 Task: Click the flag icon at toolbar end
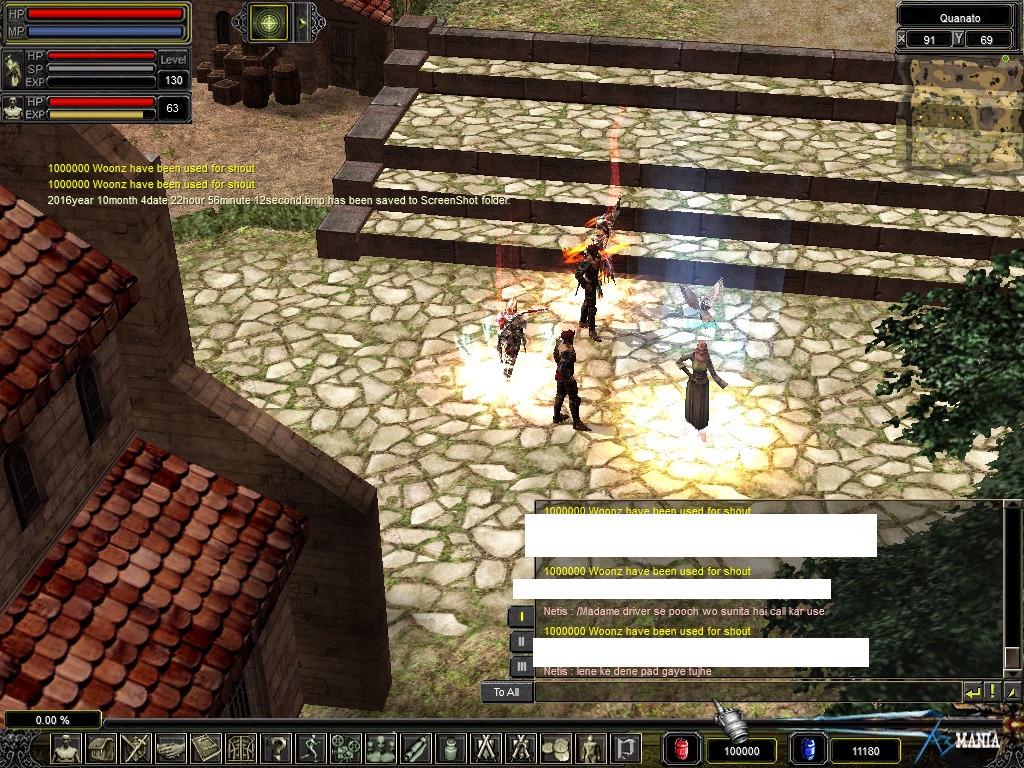tap(625, 748)
